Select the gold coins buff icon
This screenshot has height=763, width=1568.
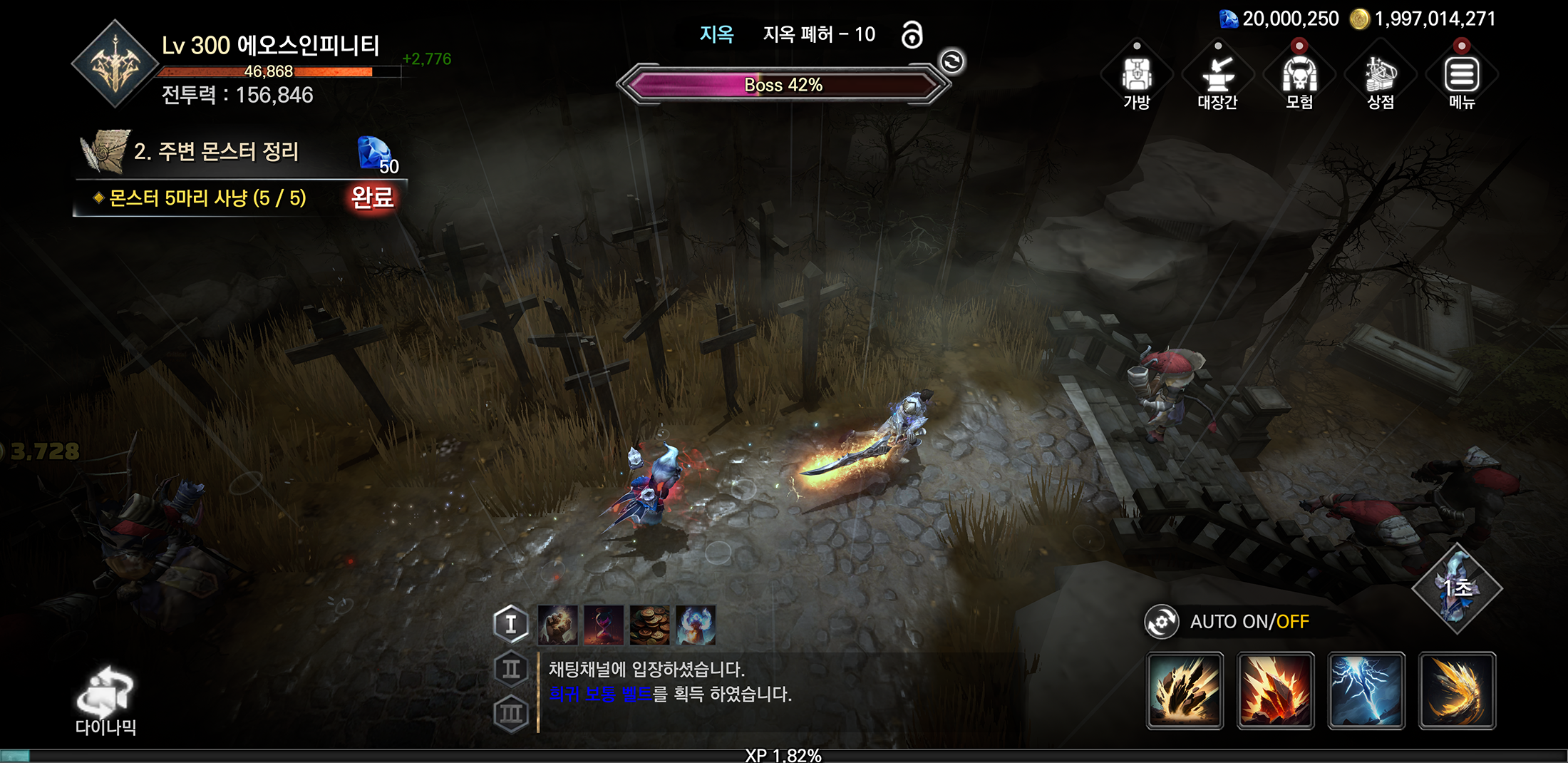coord(649,625)
